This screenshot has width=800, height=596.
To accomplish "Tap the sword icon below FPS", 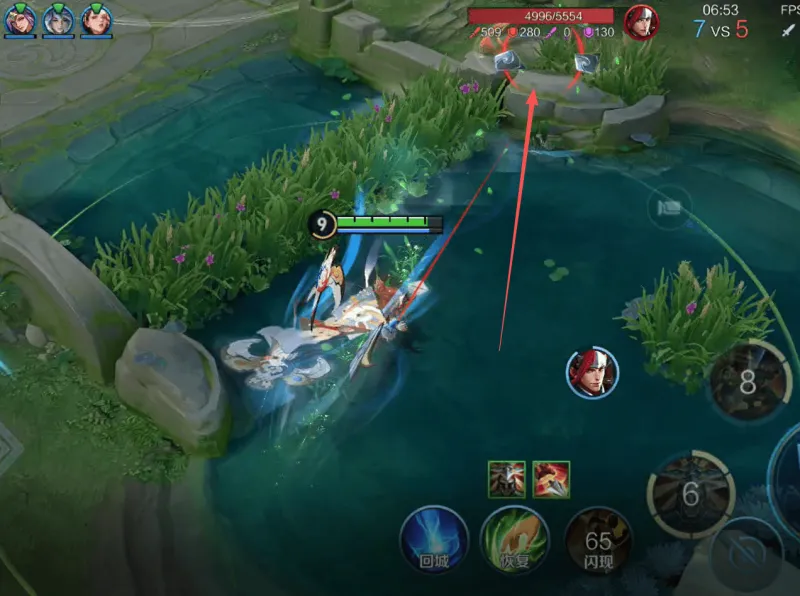I will [787, 31].
